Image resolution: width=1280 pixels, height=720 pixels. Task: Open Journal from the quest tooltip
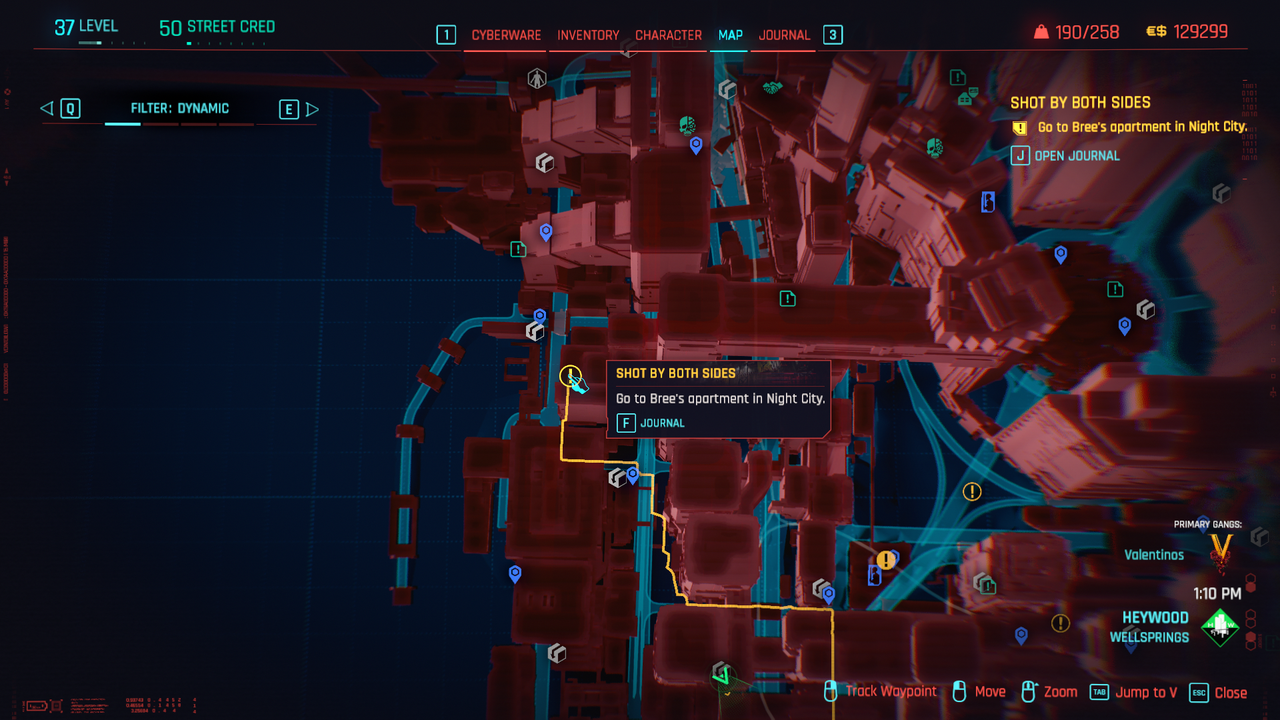pos(651,423)
